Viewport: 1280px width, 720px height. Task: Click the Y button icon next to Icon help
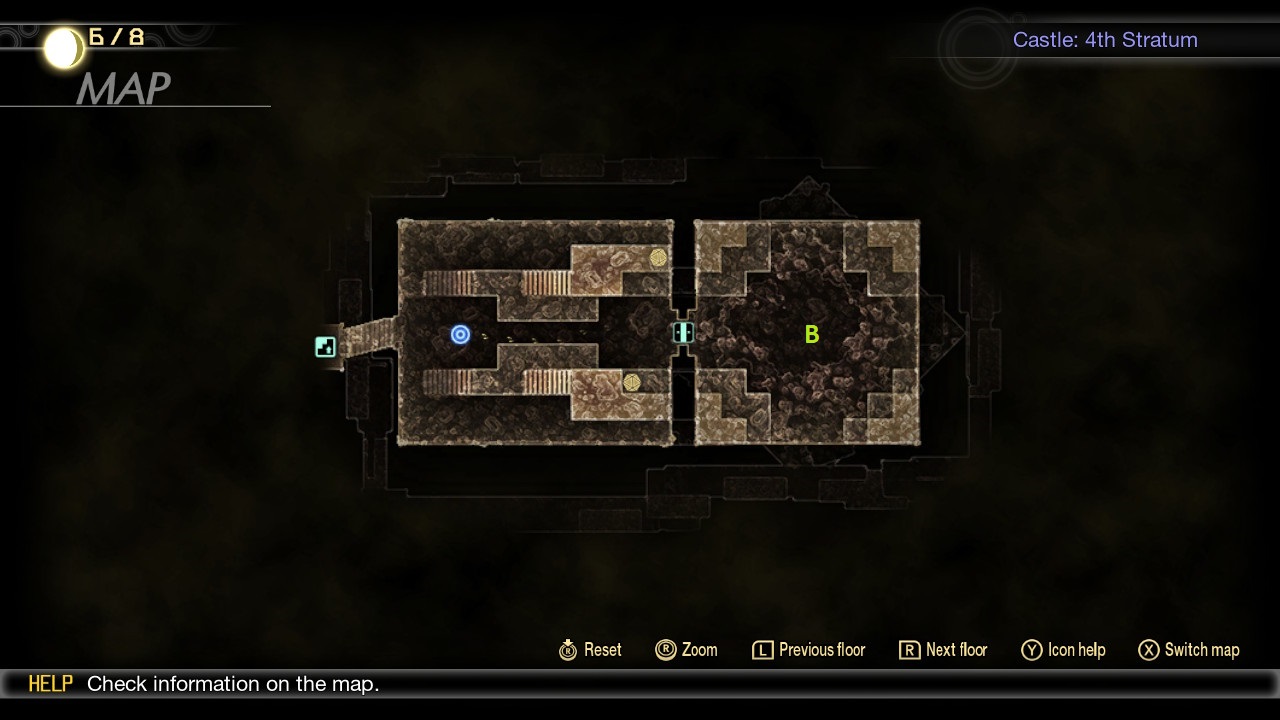click(x=1031, y=650)
